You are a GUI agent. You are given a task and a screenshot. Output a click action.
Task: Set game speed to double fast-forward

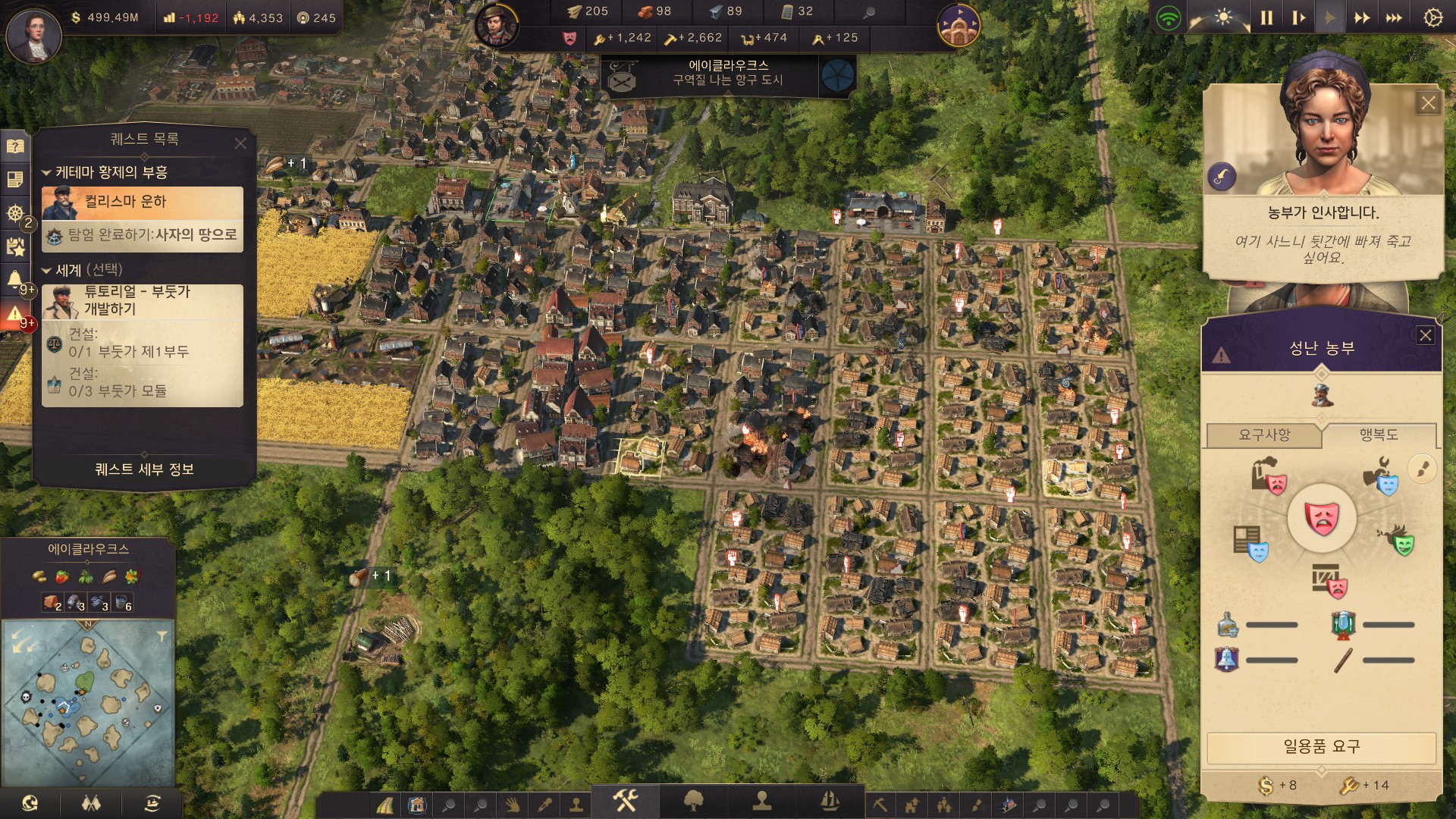coord(1362,17)
